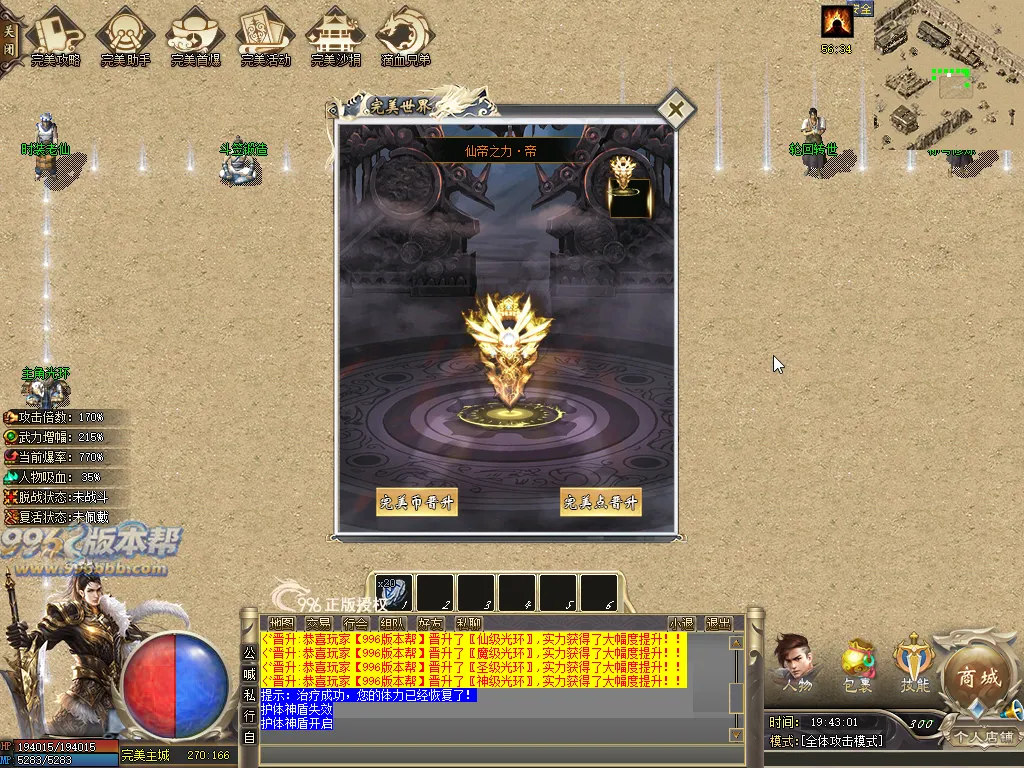Click the 行会 guild button above chat
Screen dimensions: 1024x768
355,623
